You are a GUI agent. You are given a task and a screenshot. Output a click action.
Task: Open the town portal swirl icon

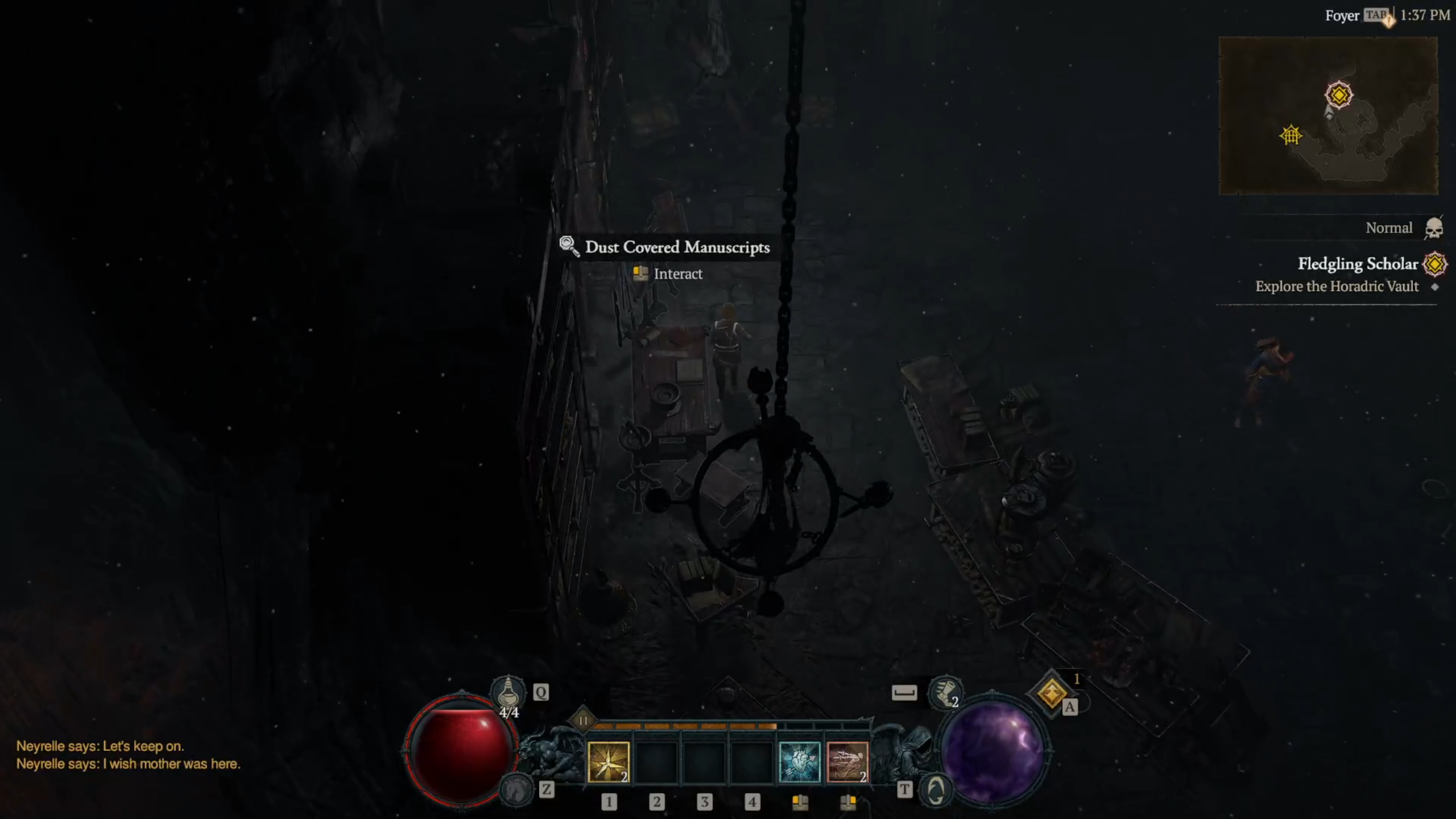pos(936,789)
